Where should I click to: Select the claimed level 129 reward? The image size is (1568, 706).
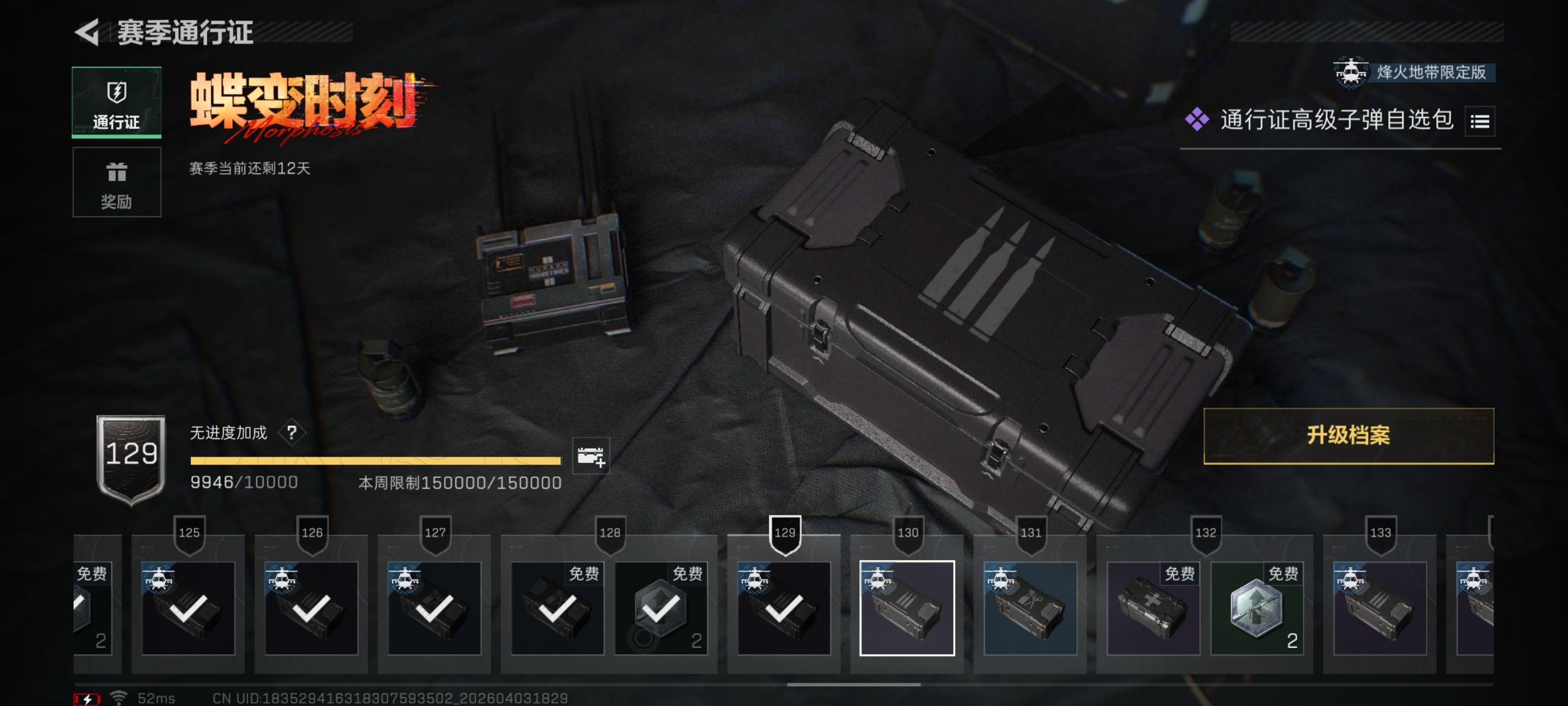pyautogui.click(x=783, y=607)
